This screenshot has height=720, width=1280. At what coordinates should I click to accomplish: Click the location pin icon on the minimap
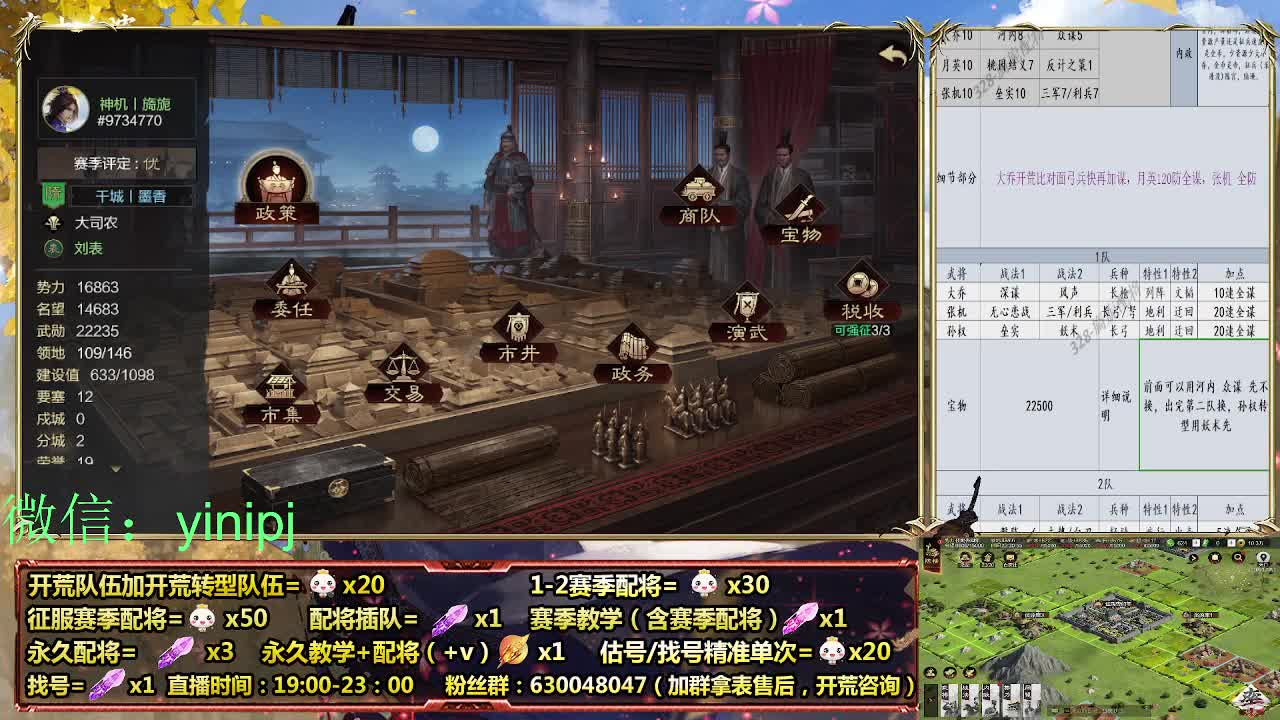[x=1263, y=557]
